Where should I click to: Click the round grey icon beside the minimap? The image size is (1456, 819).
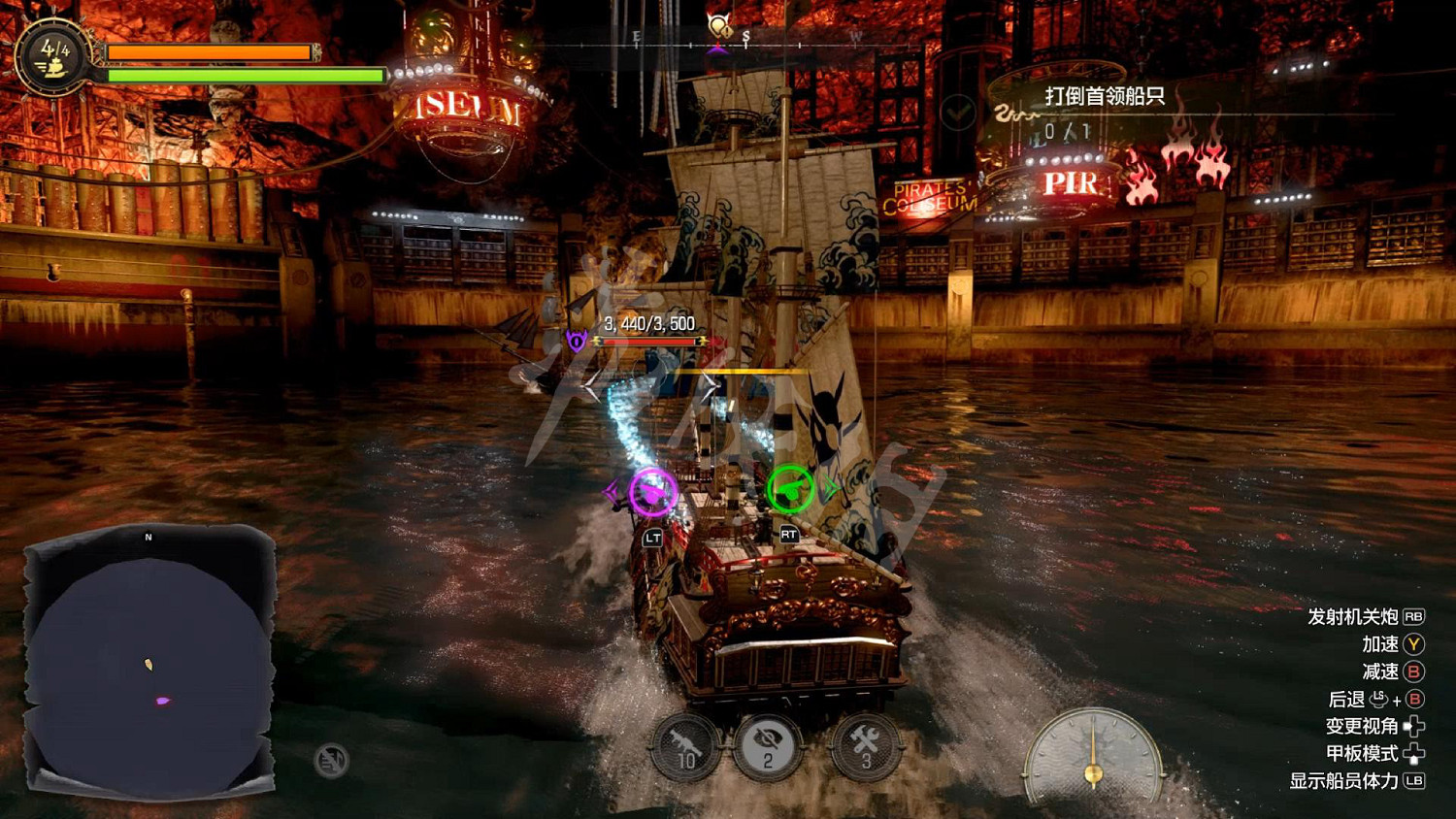tap(331, 760)
